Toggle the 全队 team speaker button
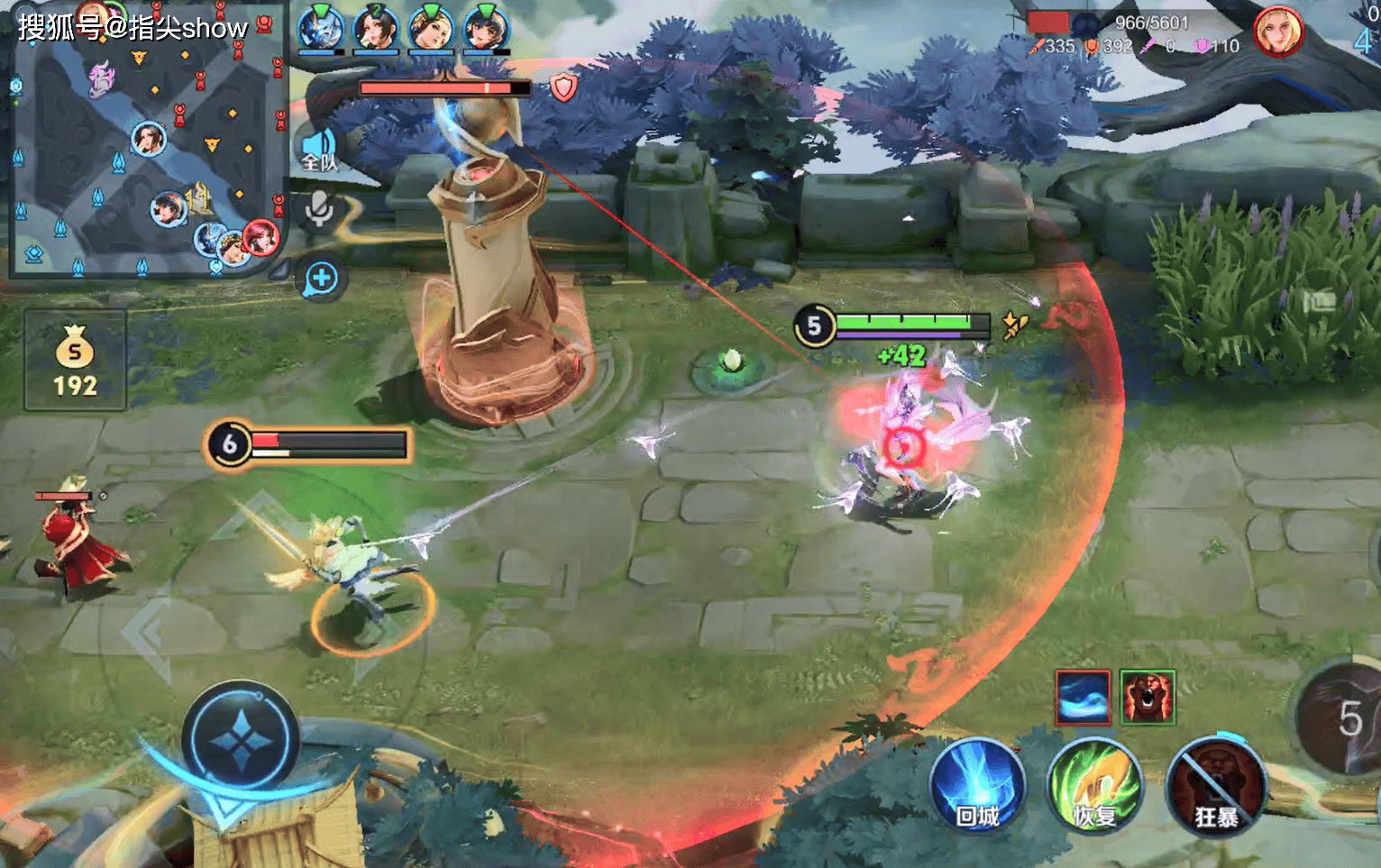 [319, 151]
